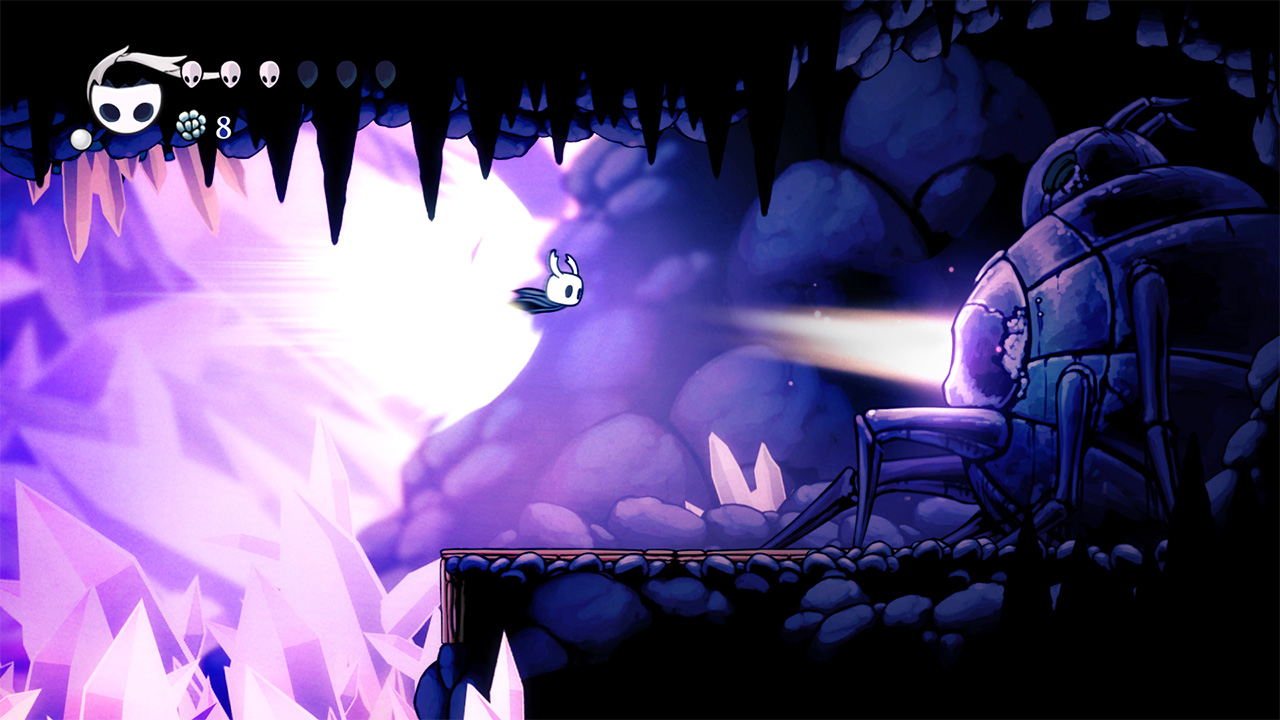Viewport: 1280px width, 720px height.
Task: Select the Geo cluster currency icon
Action: [x=189, y=125]
